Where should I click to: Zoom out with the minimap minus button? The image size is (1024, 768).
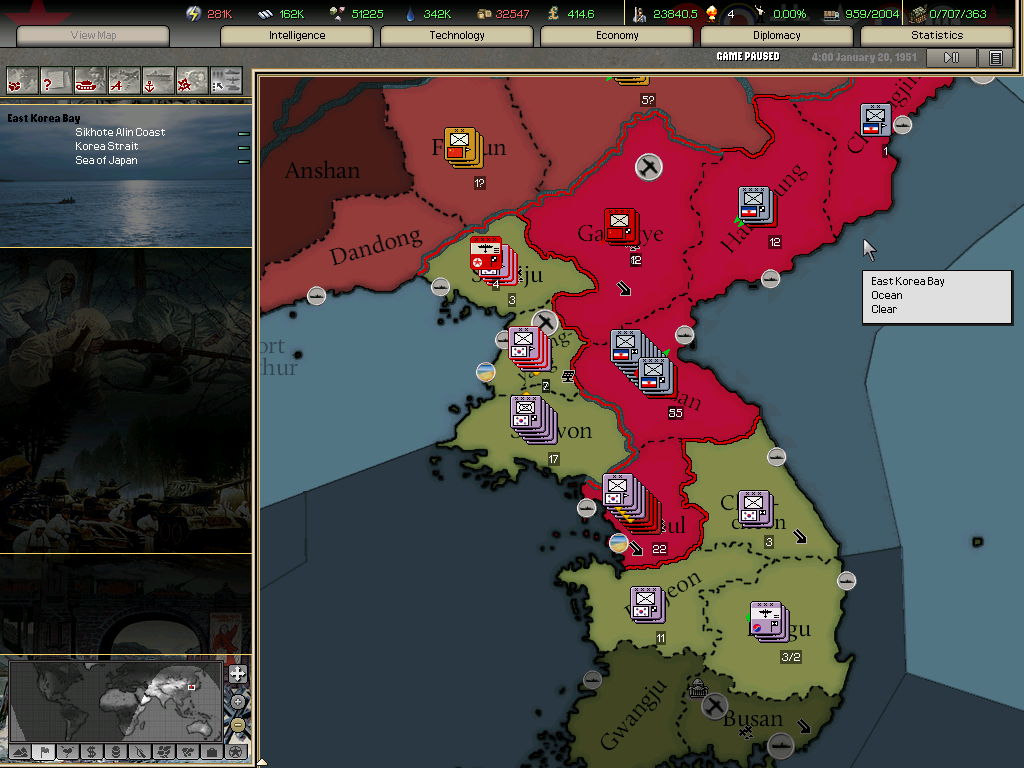(237, 725)
